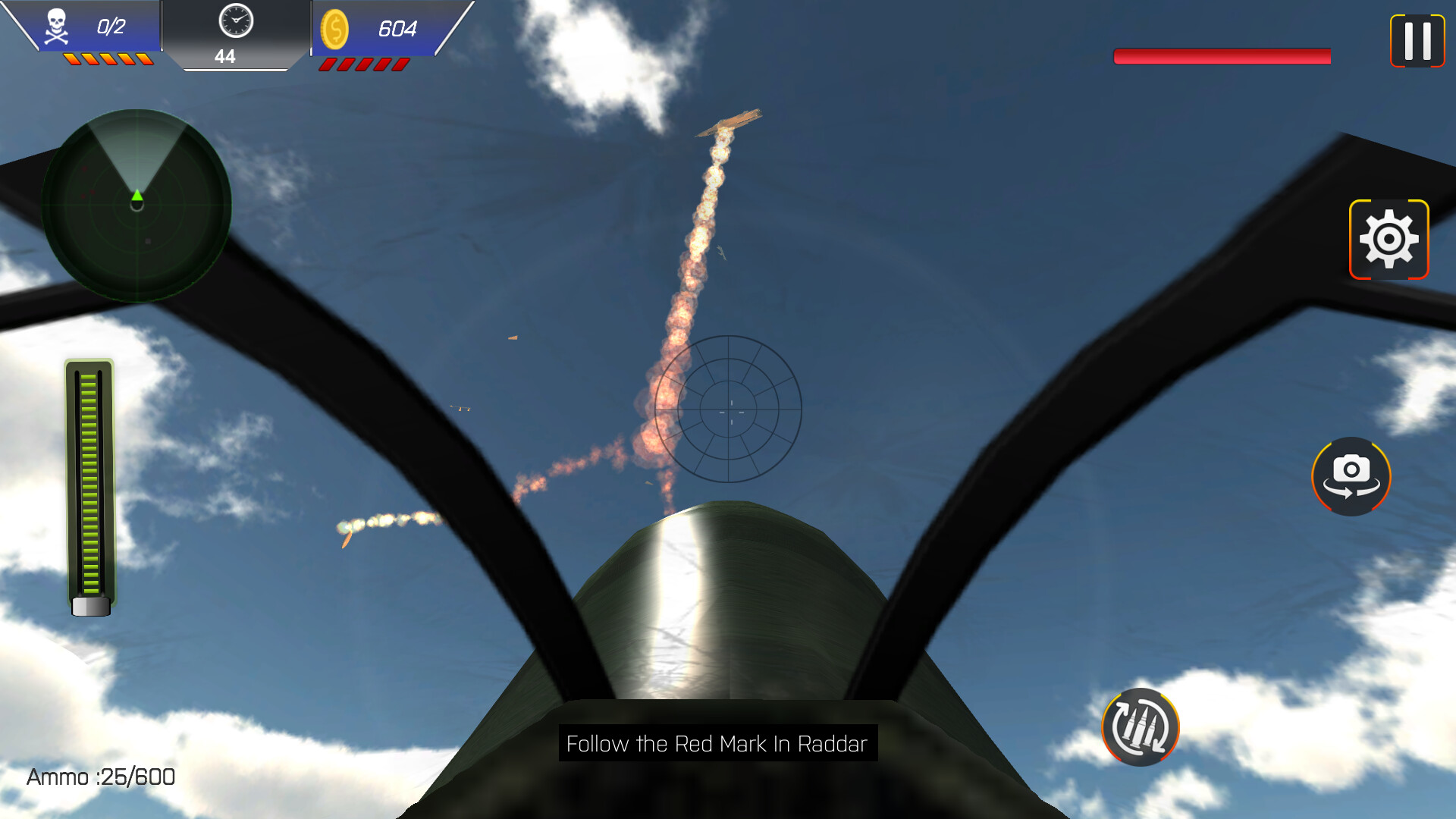Screen dimensions: 1456x819
Task: Tap the throttle slider handle at bottom
Action: pyautogui.click(x=89, y=607)
